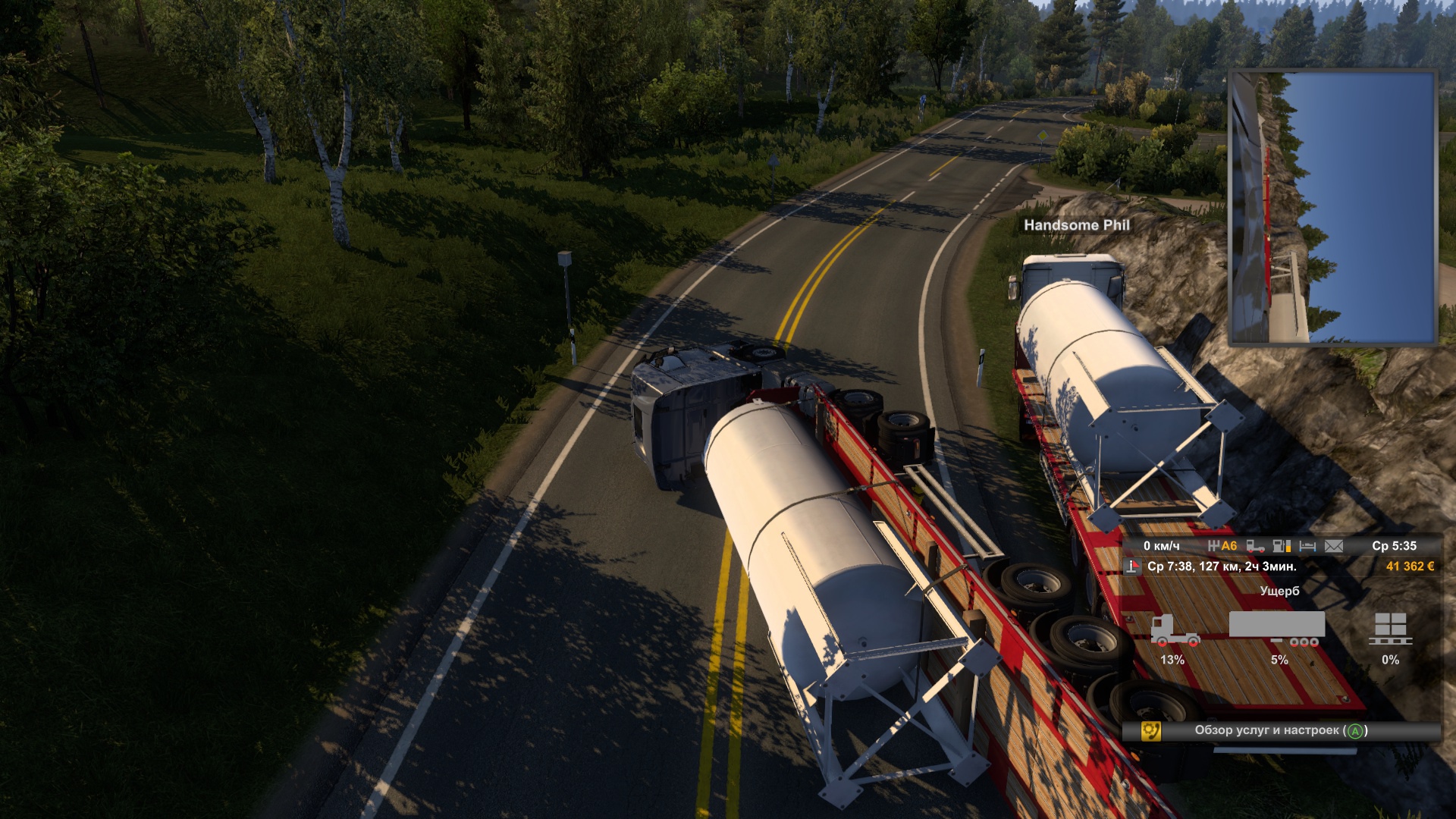This screenshot has width=1456, height=819.
Task: Click the yellow gear-and-phone services icon
Action: pos(1150,731)
